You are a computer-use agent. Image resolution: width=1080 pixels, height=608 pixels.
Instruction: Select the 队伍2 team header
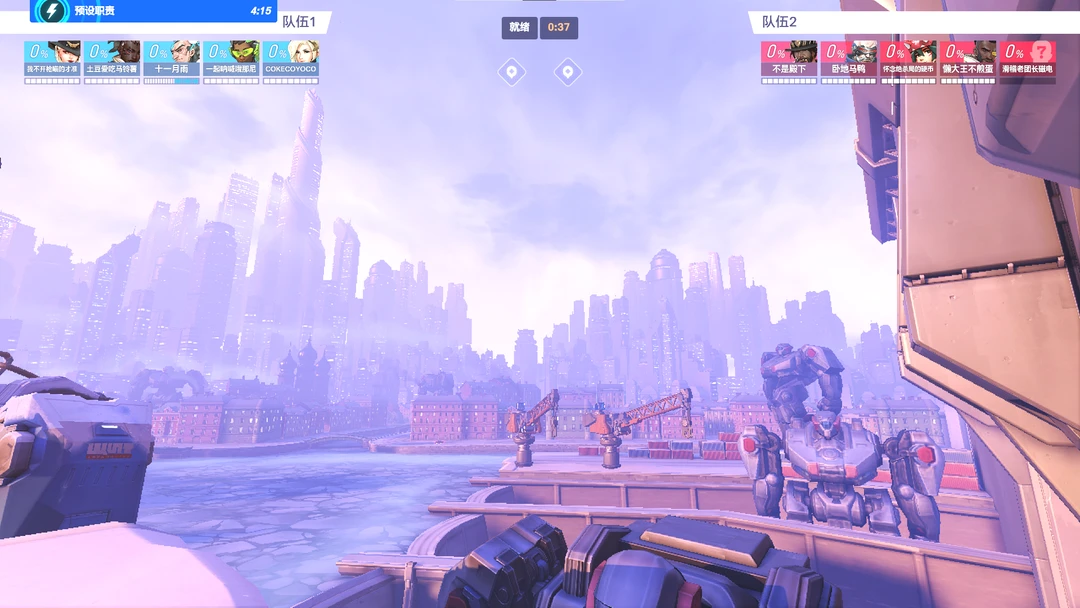coord(780,21)
